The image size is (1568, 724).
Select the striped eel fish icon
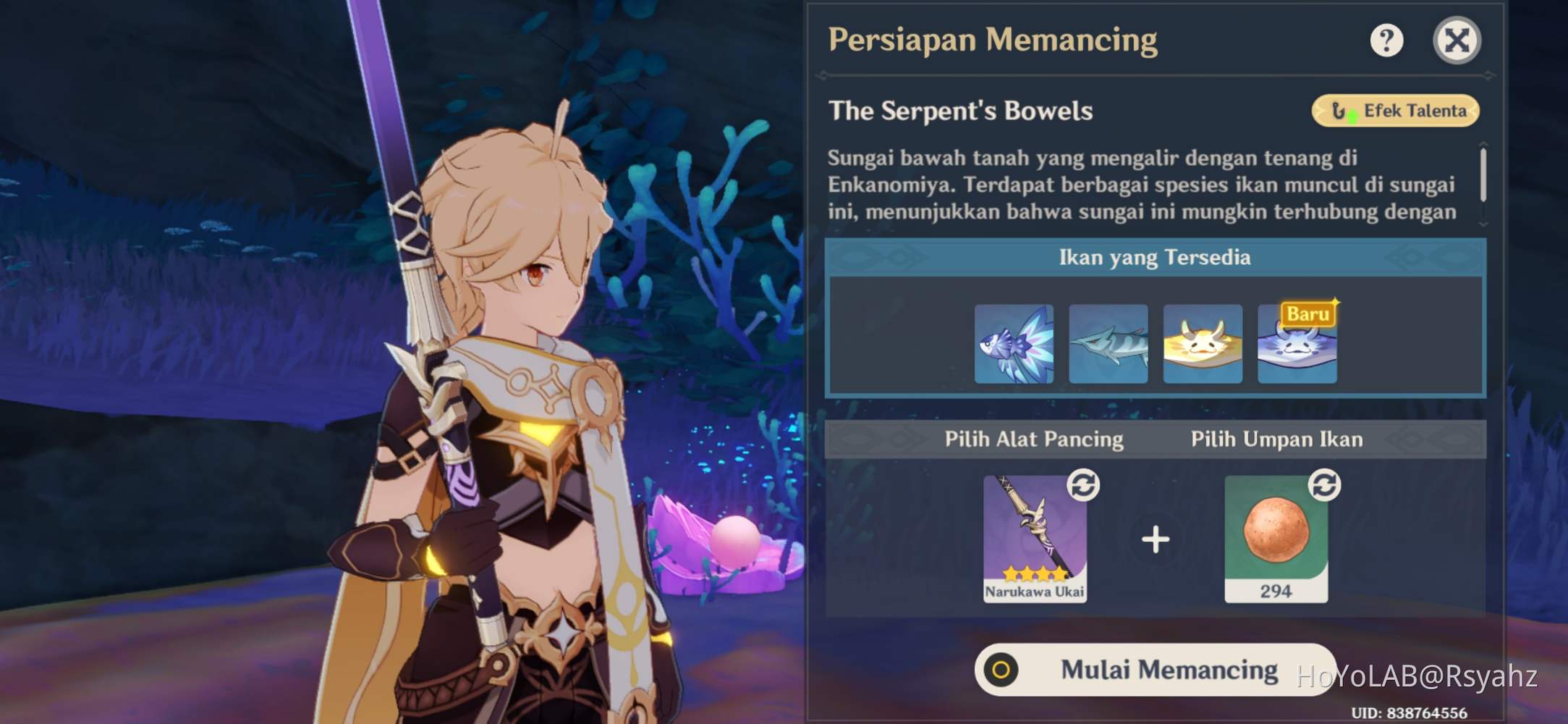(x=1109, y=342)
